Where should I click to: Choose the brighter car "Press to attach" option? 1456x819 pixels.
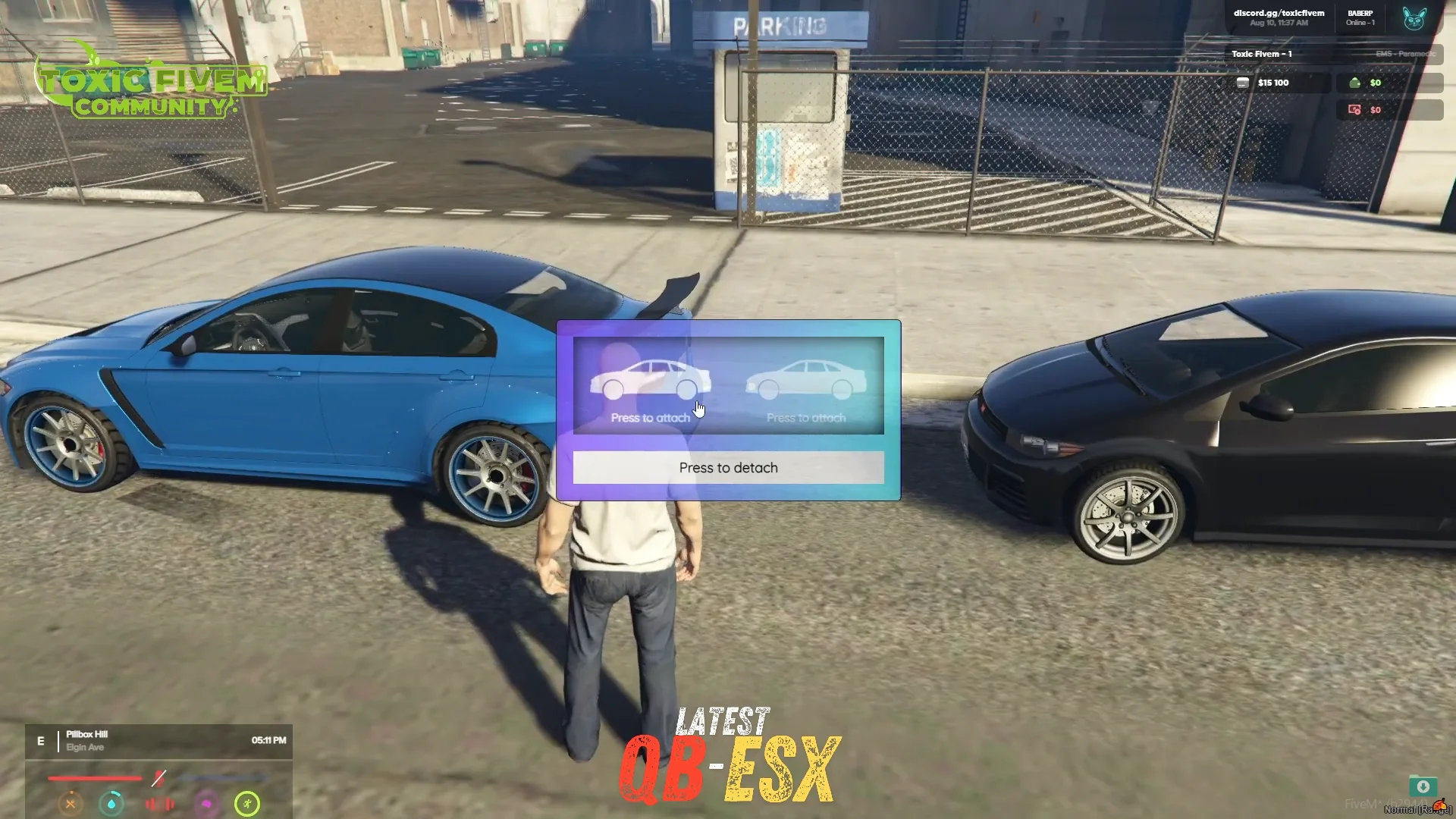(x=651, y=389)
